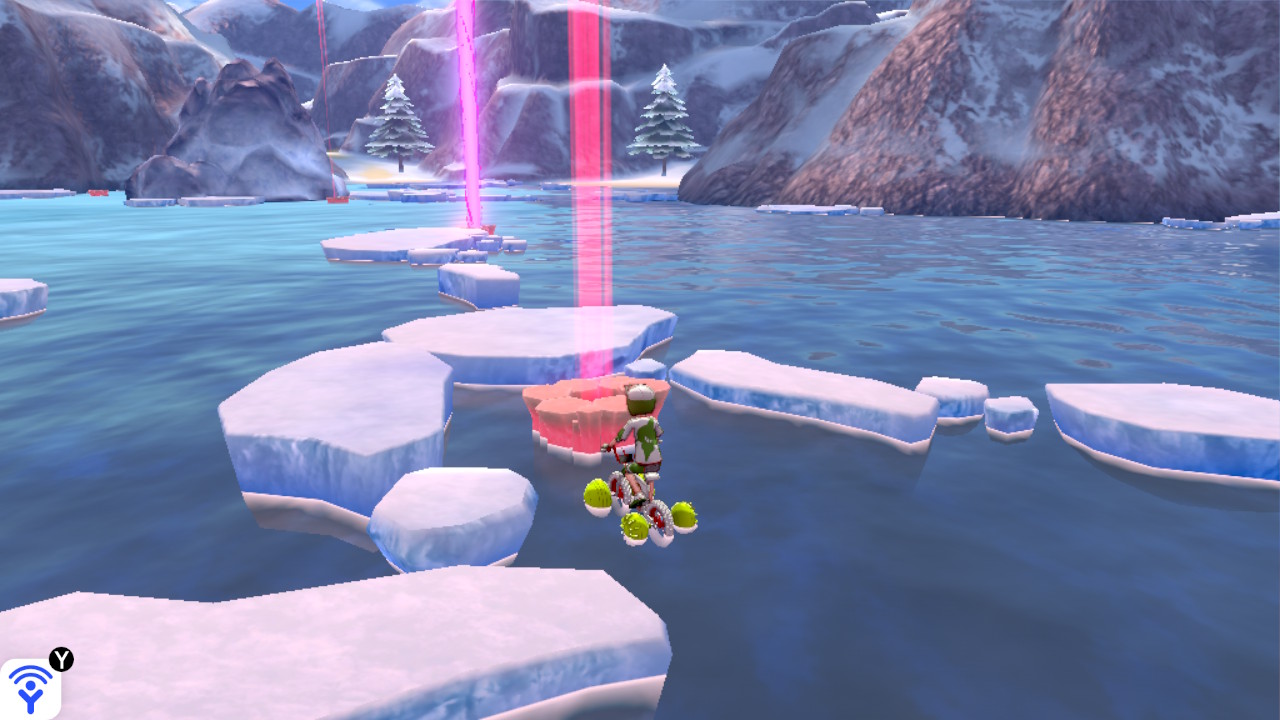
Task: Open the Y-Comm wireless icon
Action: click(x=30, y=687)
